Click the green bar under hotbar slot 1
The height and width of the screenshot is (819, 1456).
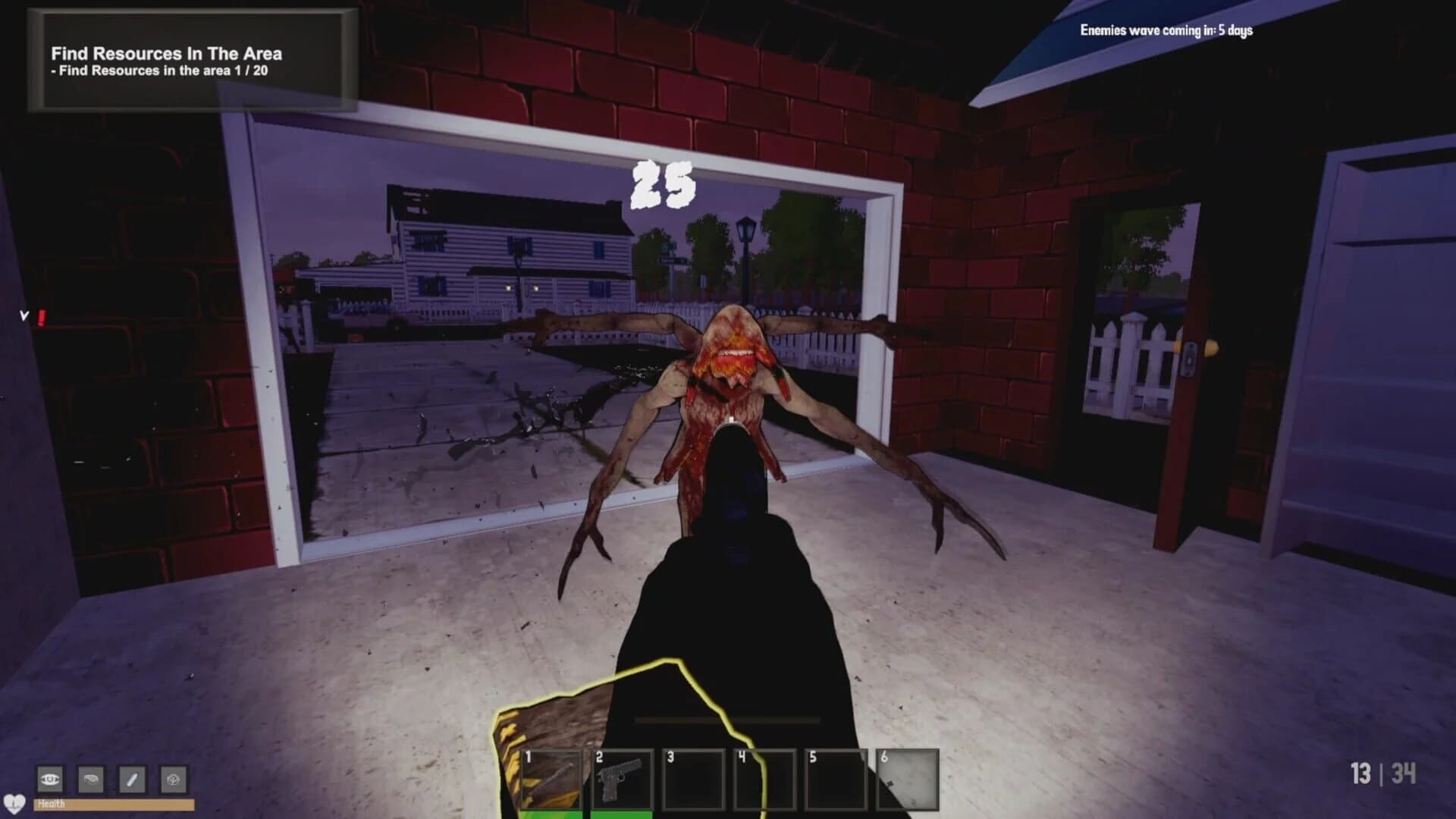[x=554, y=815]
